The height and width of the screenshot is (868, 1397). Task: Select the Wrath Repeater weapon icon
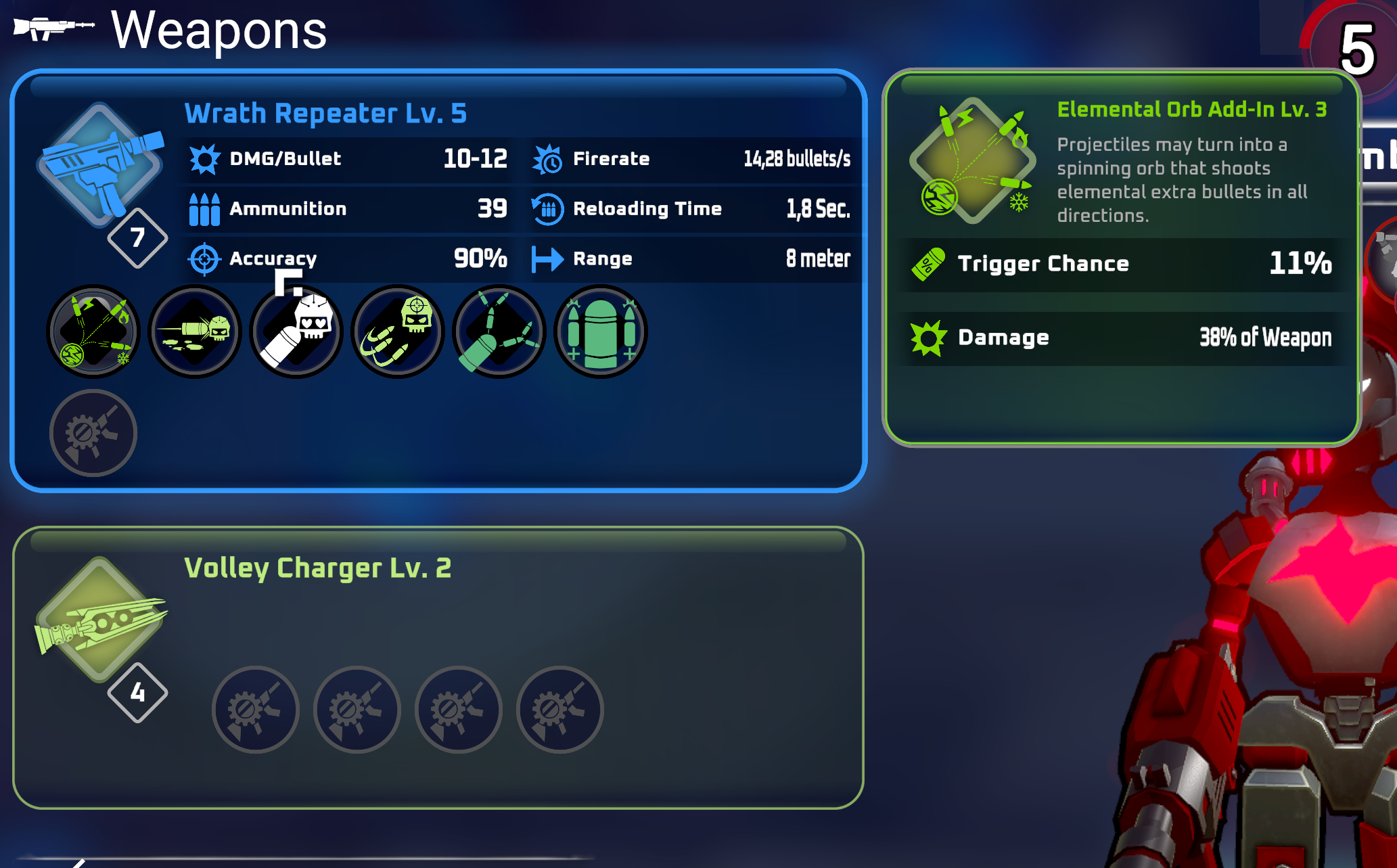click(100, 166)
